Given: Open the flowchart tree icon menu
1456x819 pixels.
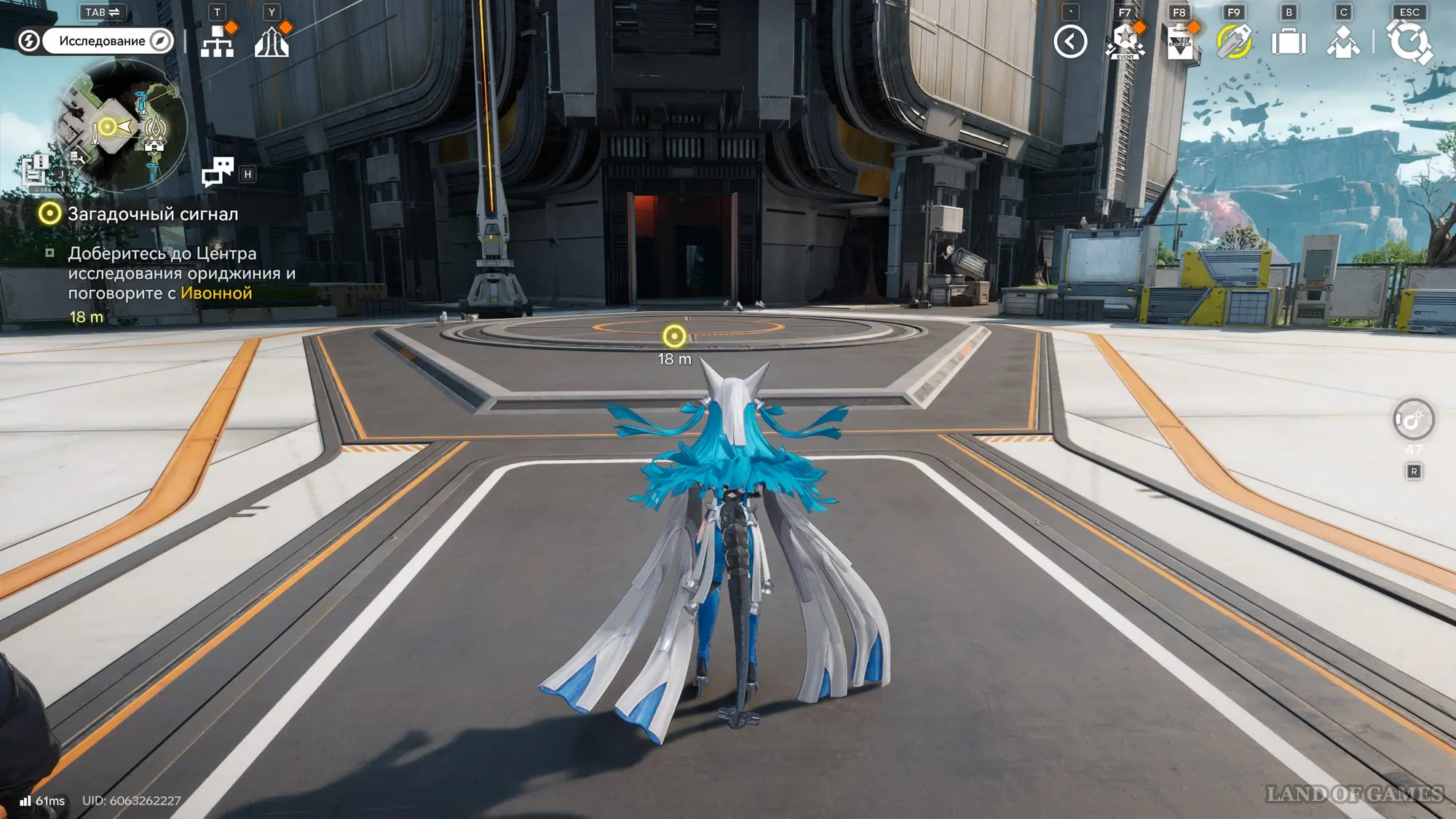Looking at the screenshot, I should tap(217, 41).
